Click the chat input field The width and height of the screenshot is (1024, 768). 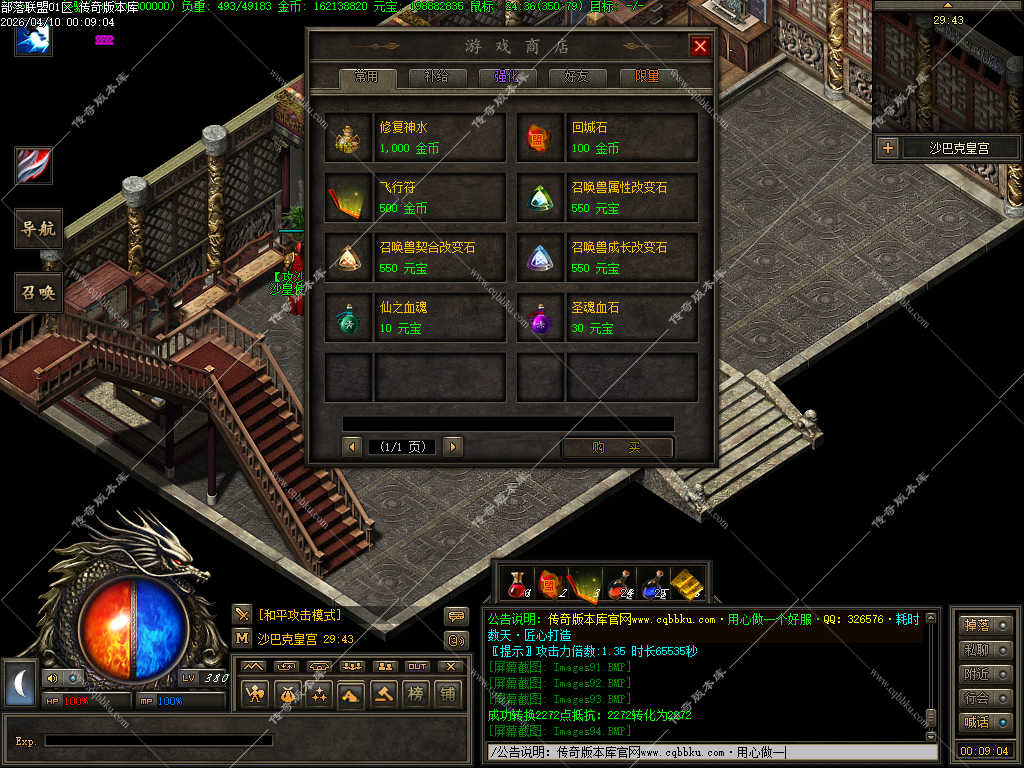(x=710, y=752)
